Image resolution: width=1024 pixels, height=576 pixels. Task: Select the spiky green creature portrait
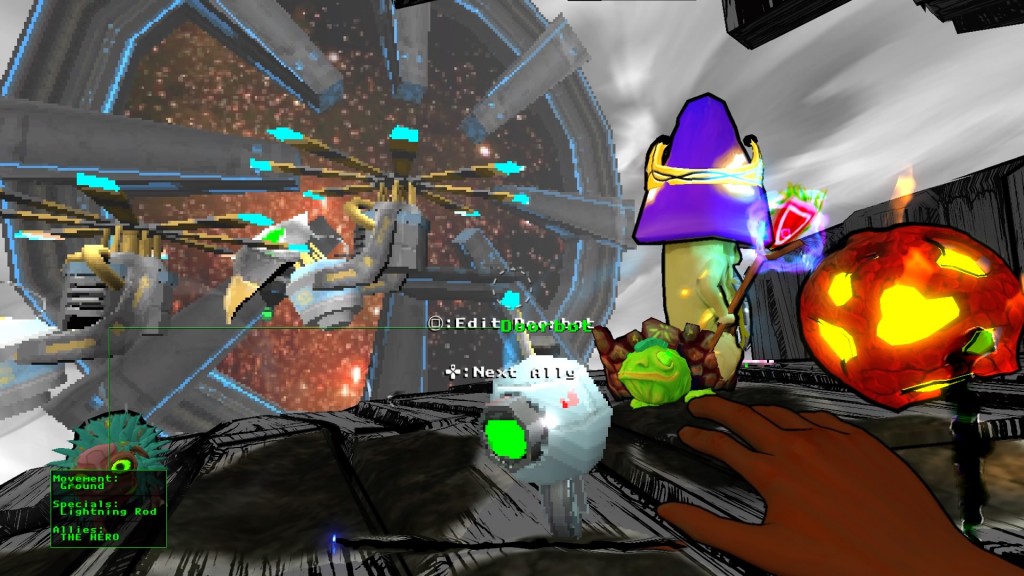[107, 447]
